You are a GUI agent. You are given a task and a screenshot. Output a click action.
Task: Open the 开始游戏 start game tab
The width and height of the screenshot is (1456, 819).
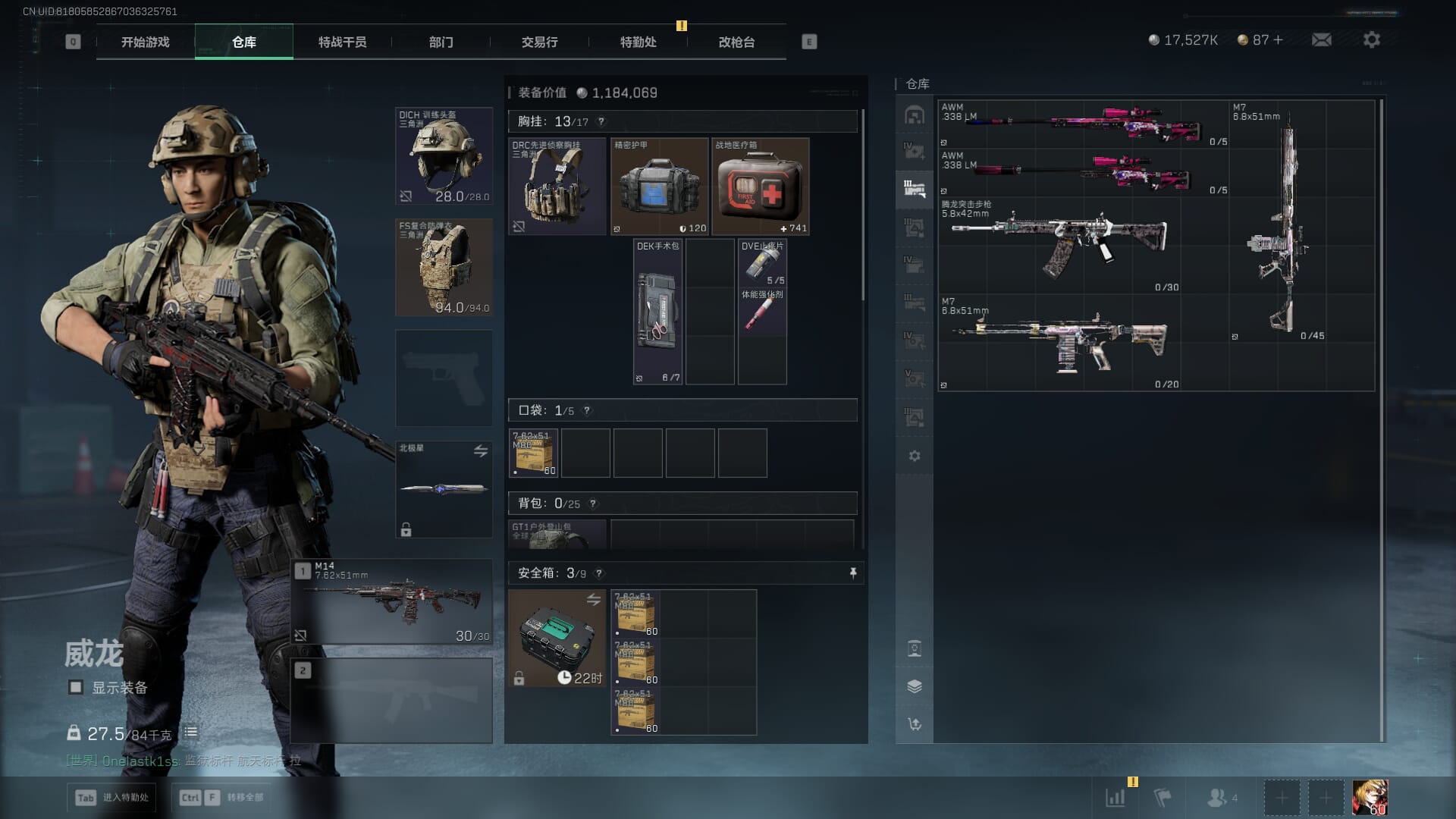(x=145, y=42)
